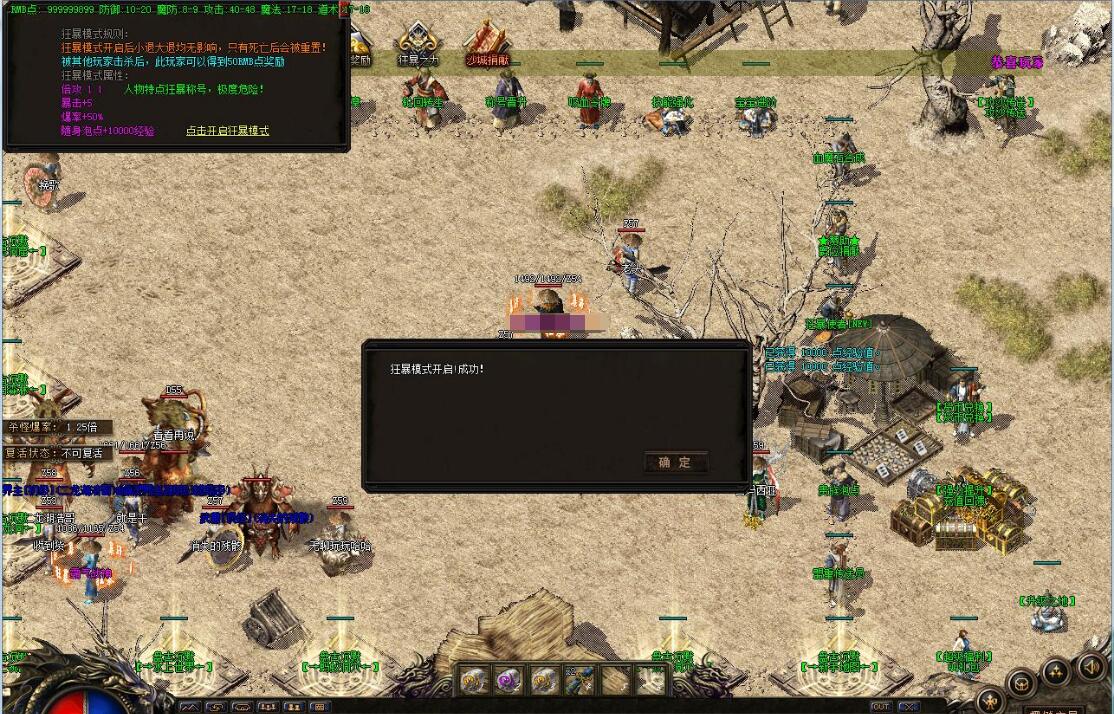
Task: Close the 狂暴模式 rules panel
Action: click(x=345, y=9)
